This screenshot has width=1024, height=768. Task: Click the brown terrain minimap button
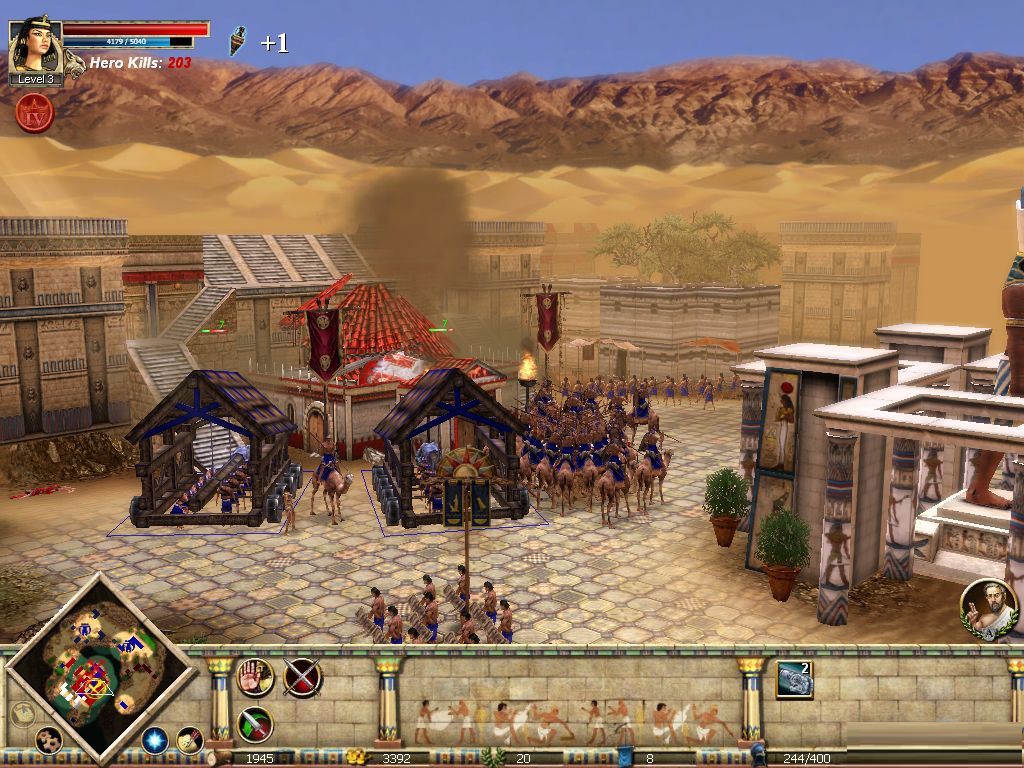click(48, 740)
